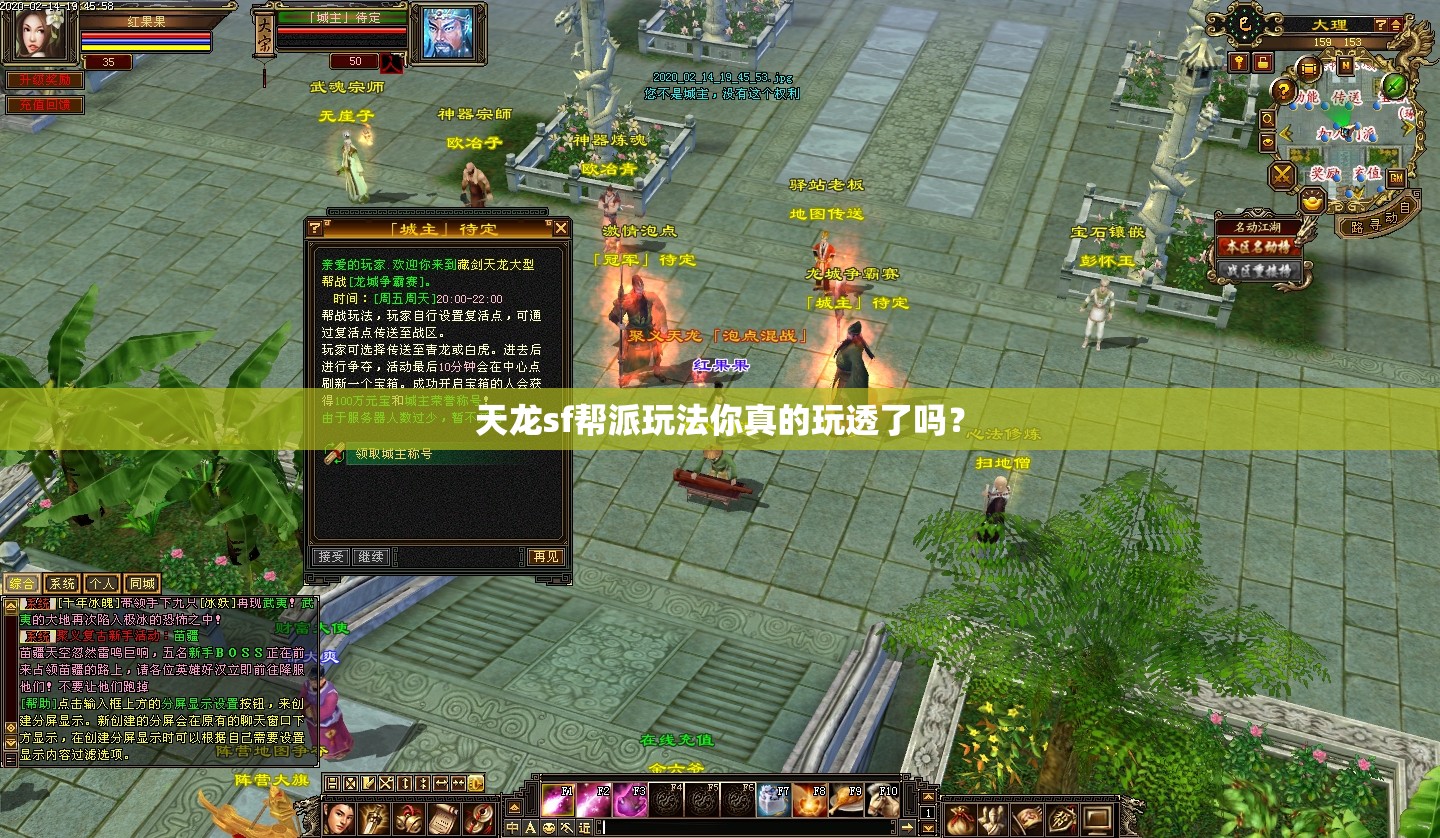Collapse the chat window with its corner arrow
Viewport: 1440px width, 838px height.
point(10,606)
